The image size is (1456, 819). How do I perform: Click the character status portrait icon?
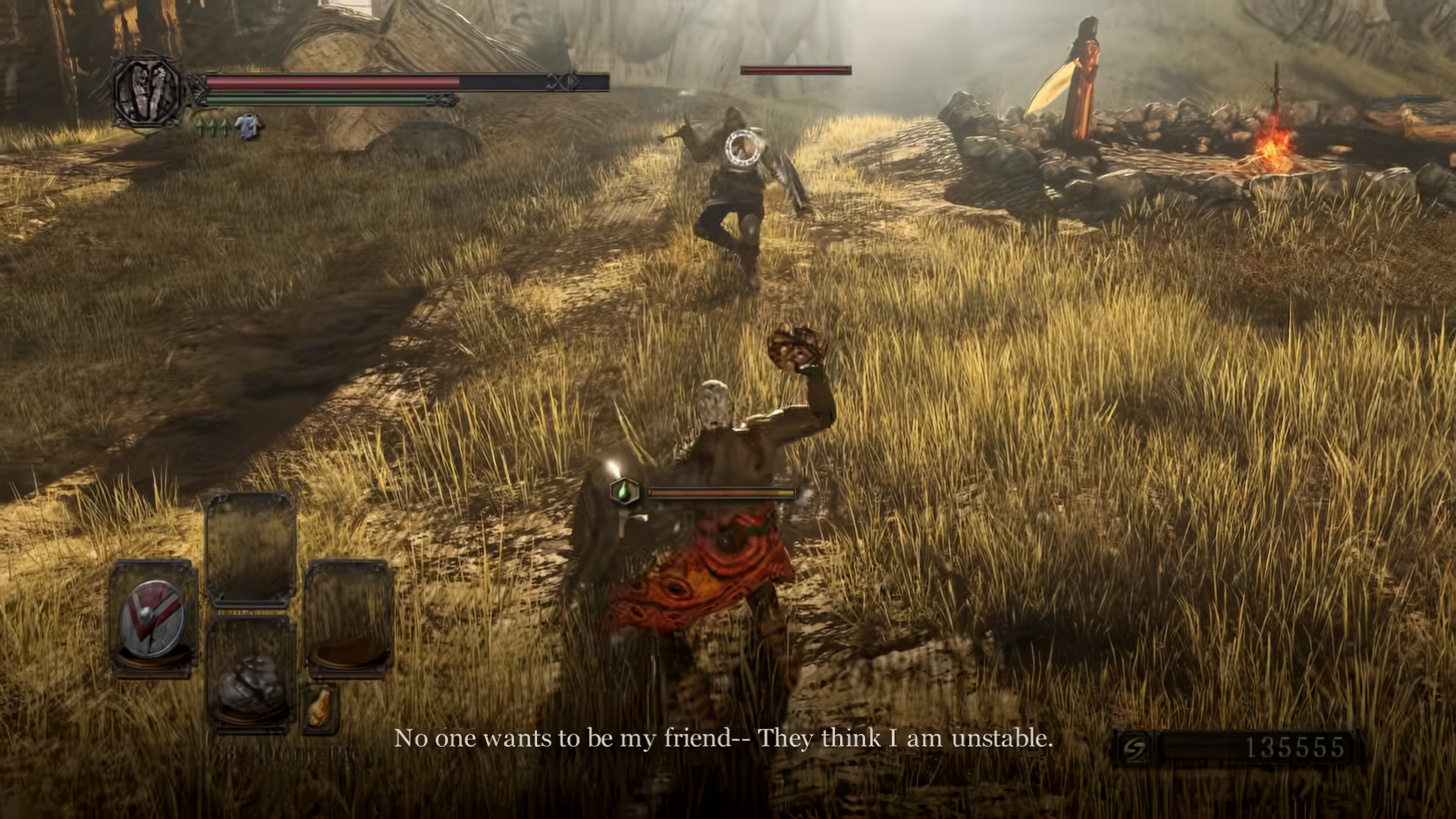[146, 91]
